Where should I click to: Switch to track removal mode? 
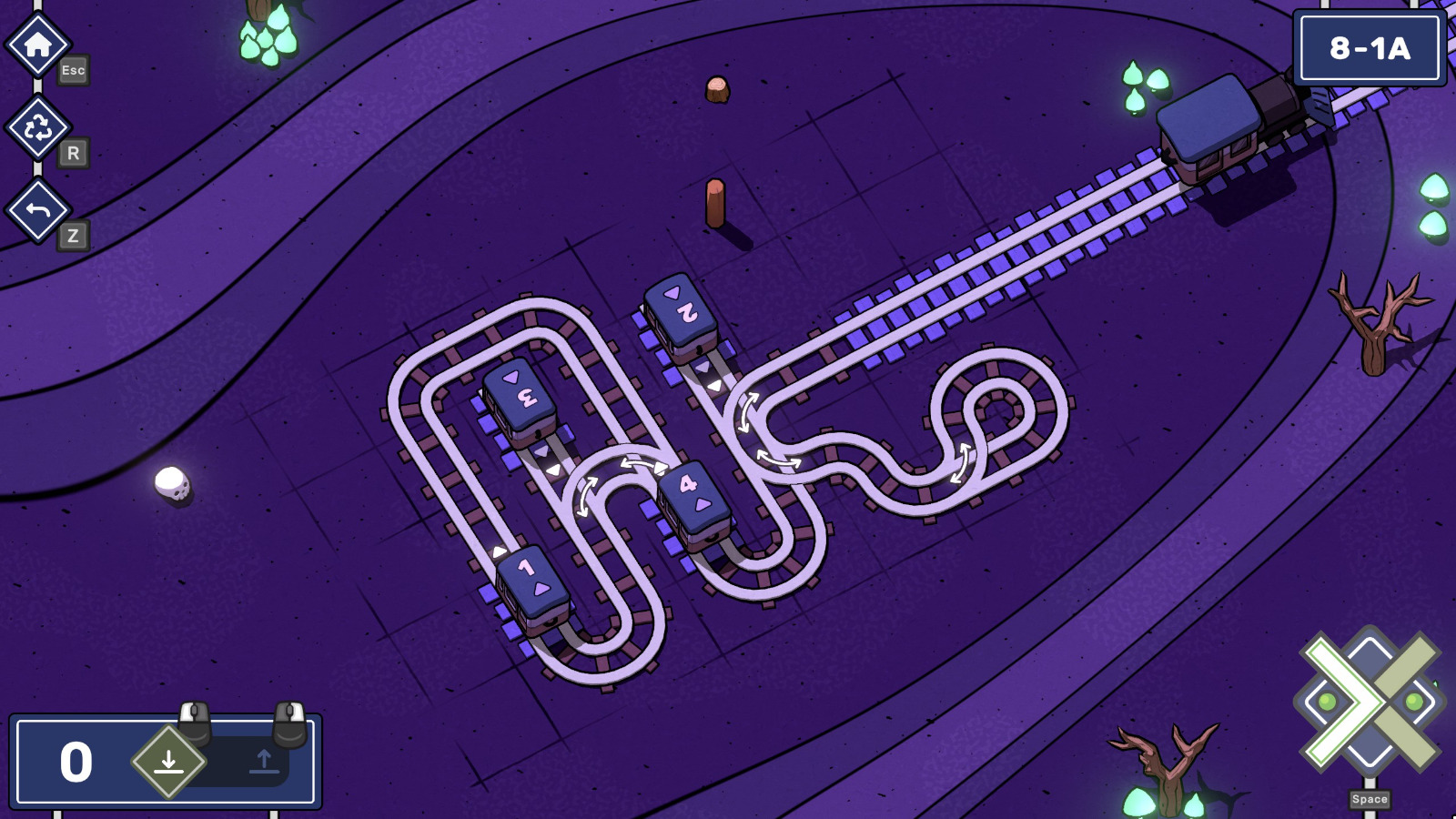(264, 761)
